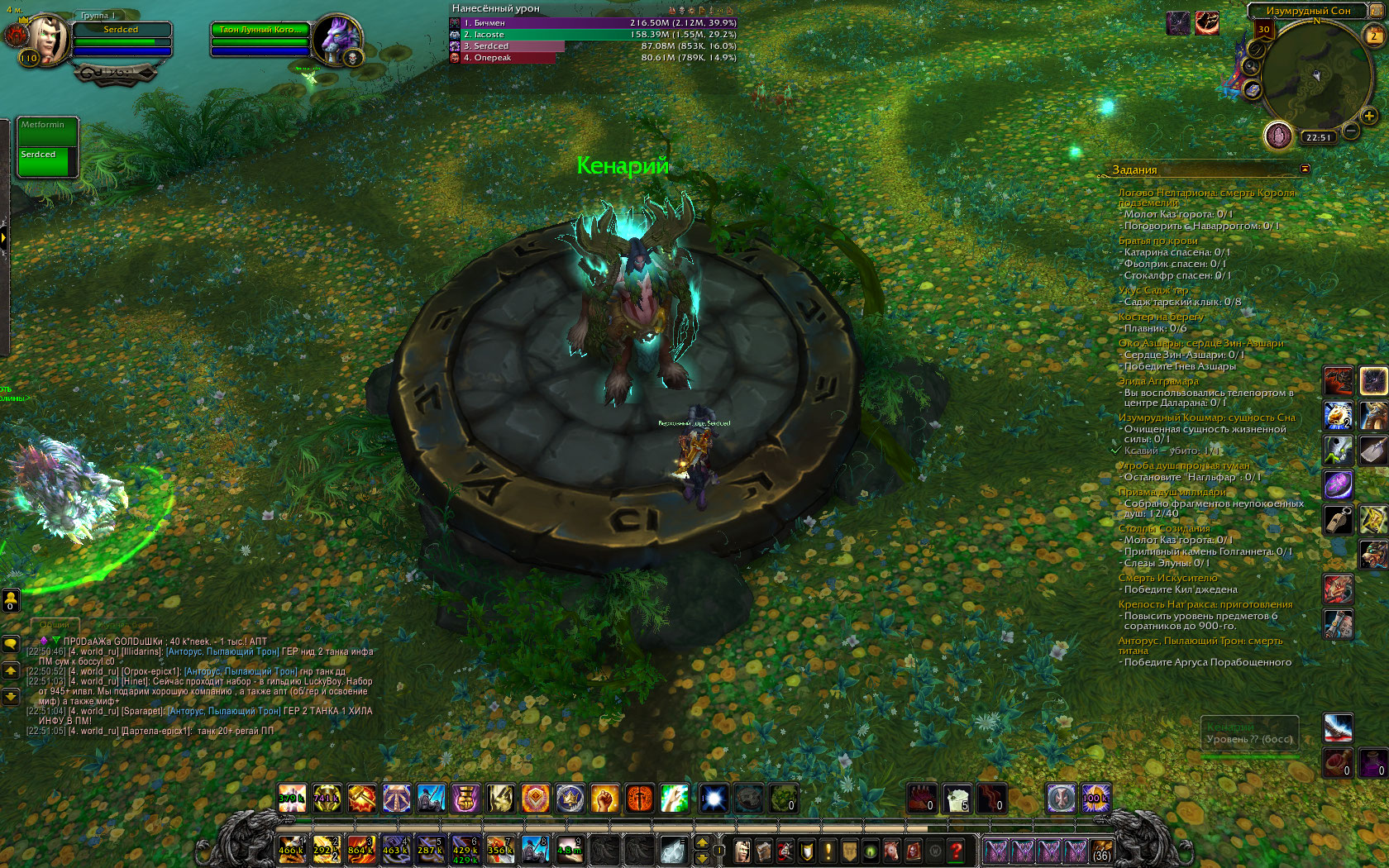Screen dimensions: 1389x868
Task: Open the red question mark help button
Action: [x=957, y=850]
